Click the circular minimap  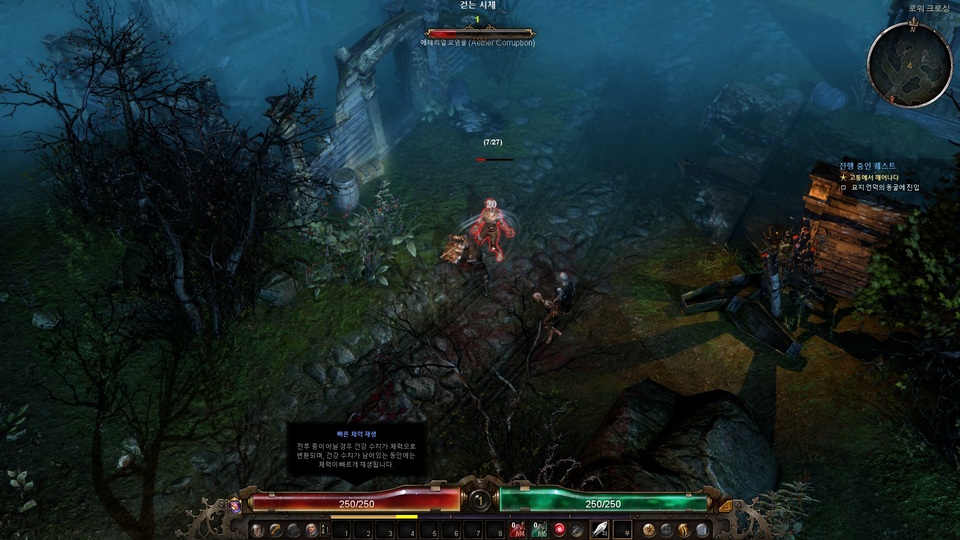click(x=909, y=64)
